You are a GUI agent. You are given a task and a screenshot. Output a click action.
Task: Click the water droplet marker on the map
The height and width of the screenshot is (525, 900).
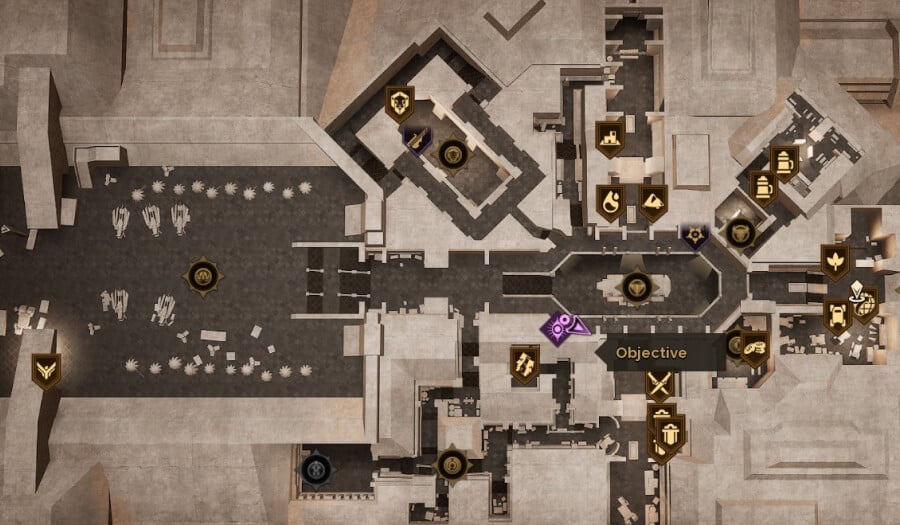point(609,201)
